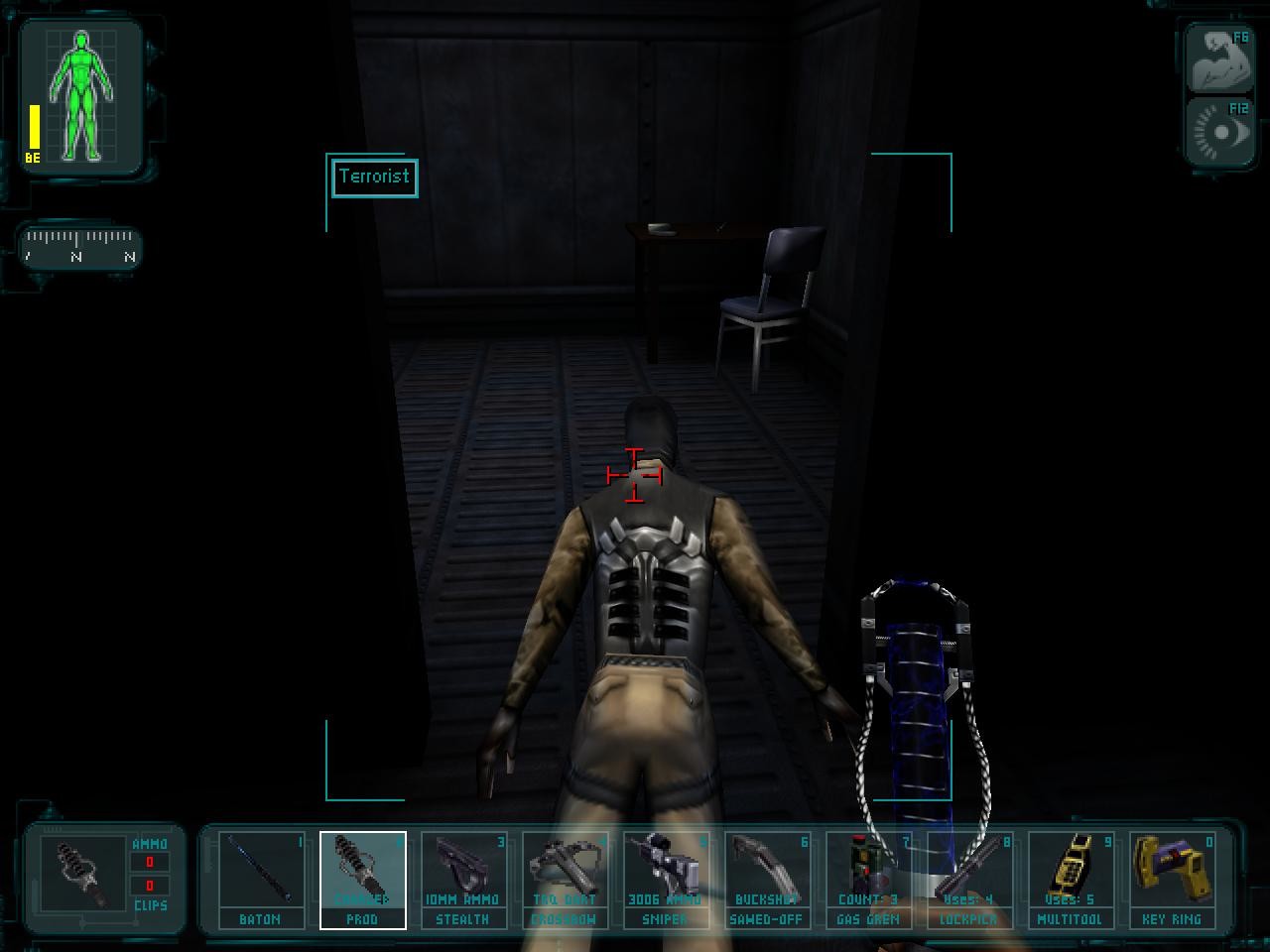This screenshot has height=952, width=1270.
Task: Click the red crosshair on the terrorist
Action: pyautogui.click(x=632, y=476)
